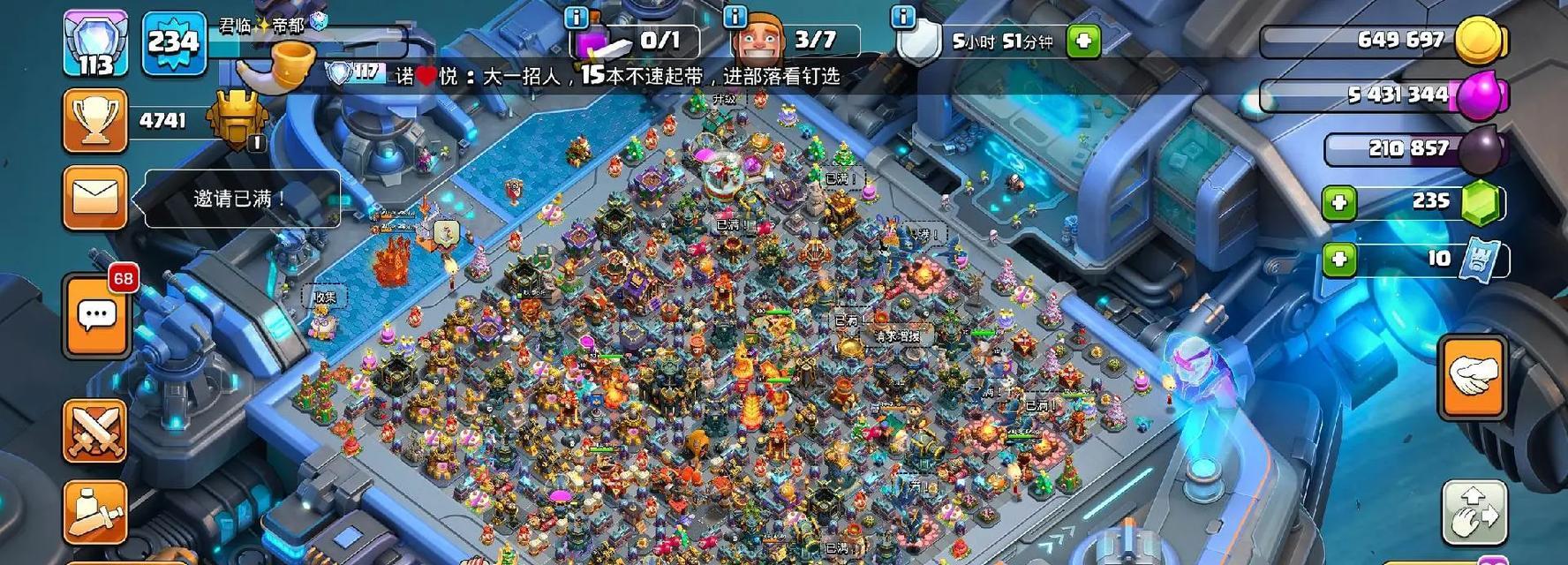Show info for the 3/7 builders
The height and width of the screenshot is (565, 1568).
click(x=735, y=17)
